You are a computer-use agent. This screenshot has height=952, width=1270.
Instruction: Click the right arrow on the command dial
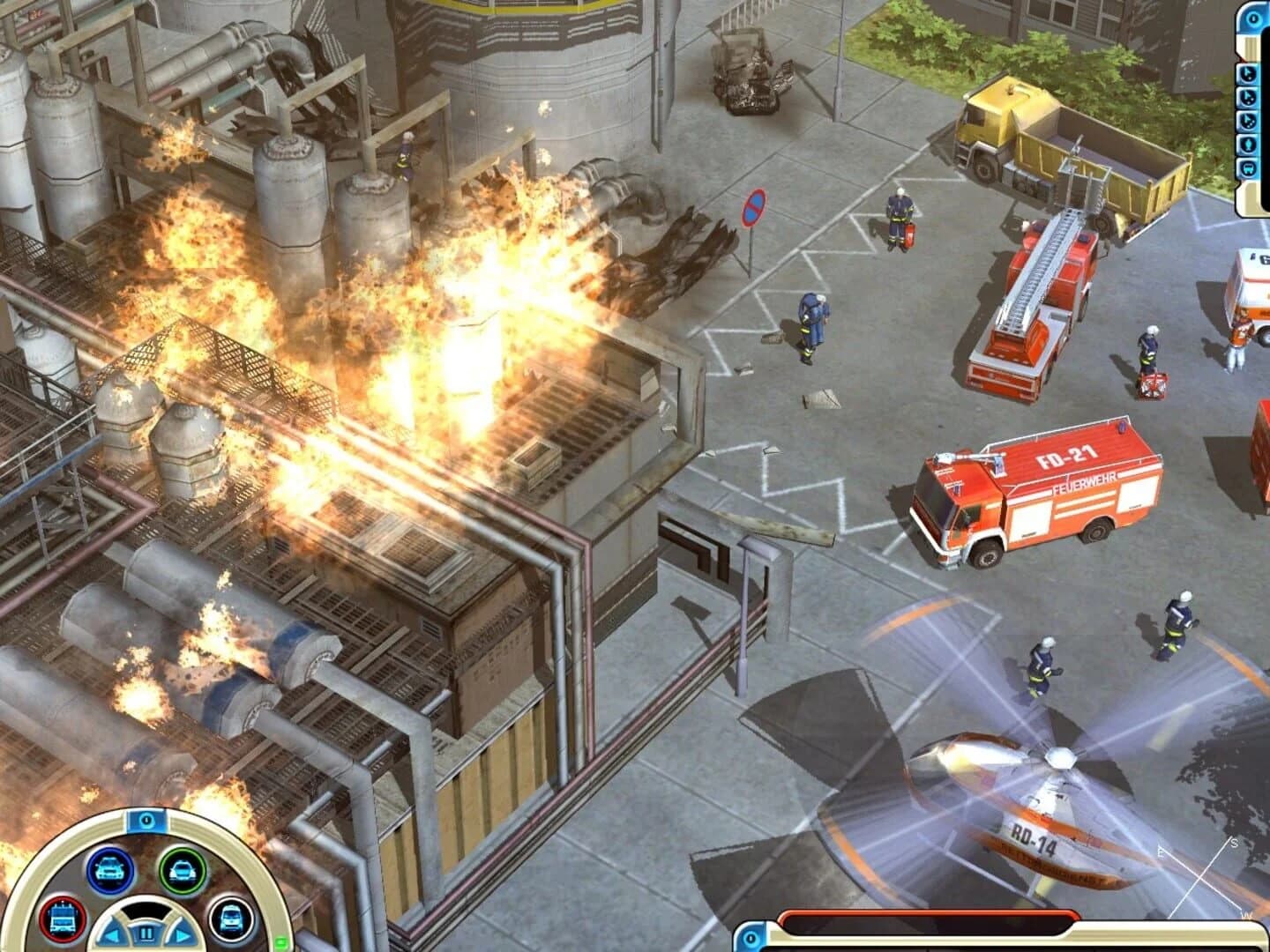pyautogui.click(x=181, y=934)
